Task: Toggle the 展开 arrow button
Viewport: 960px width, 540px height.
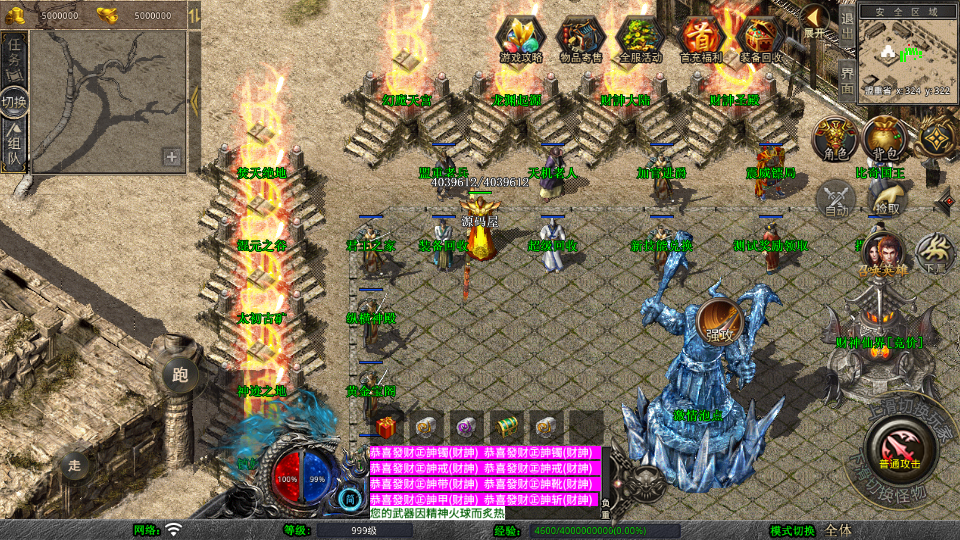Action: (816, 22)
